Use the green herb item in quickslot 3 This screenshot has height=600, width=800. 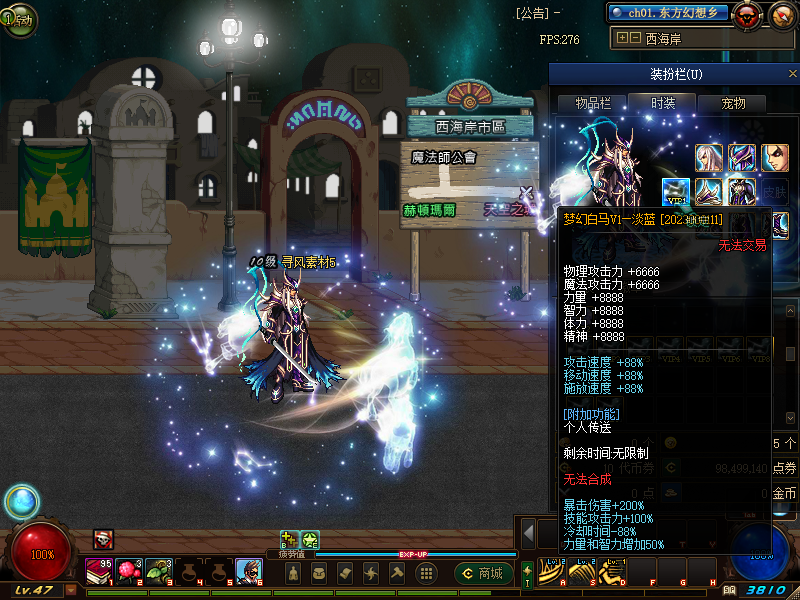(159, 571)
